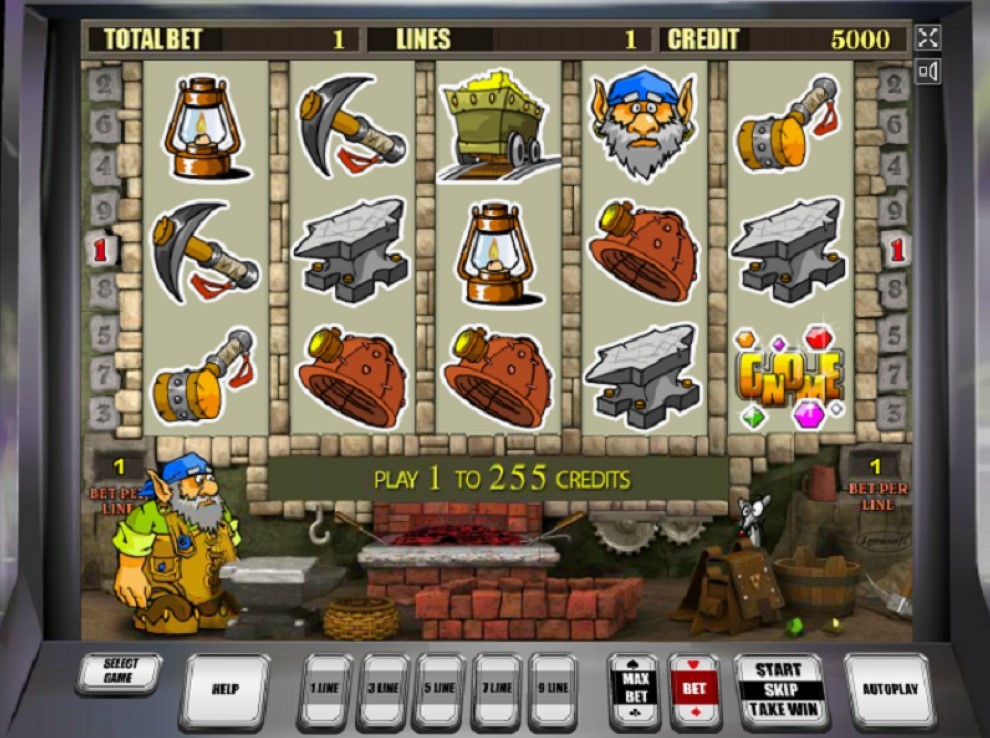Screen dimensions: 990x738
Task: Increase wager with the red Bet button
Action: [694, 689]
